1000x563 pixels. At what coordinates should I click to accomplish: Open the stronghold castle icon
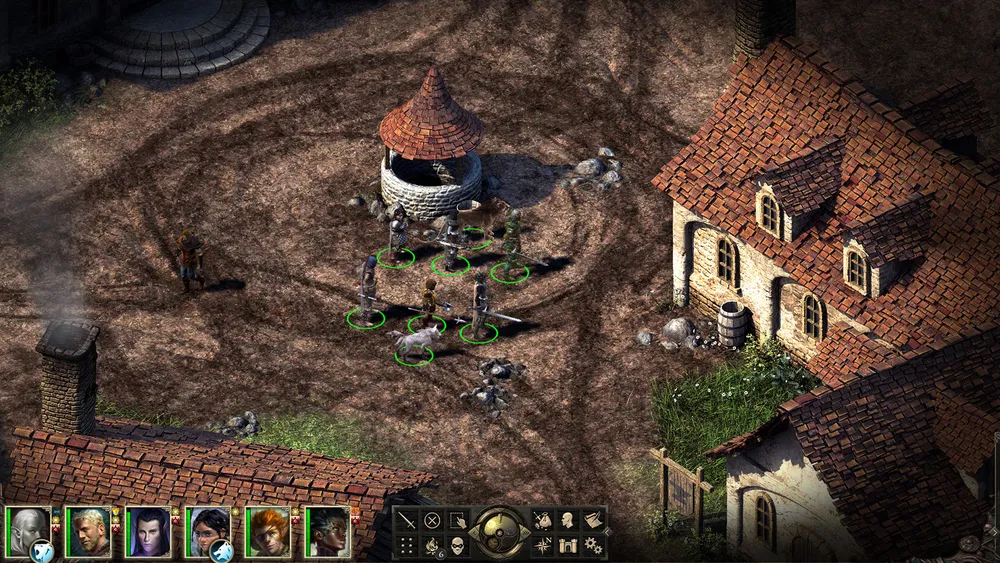pos(567,545)
